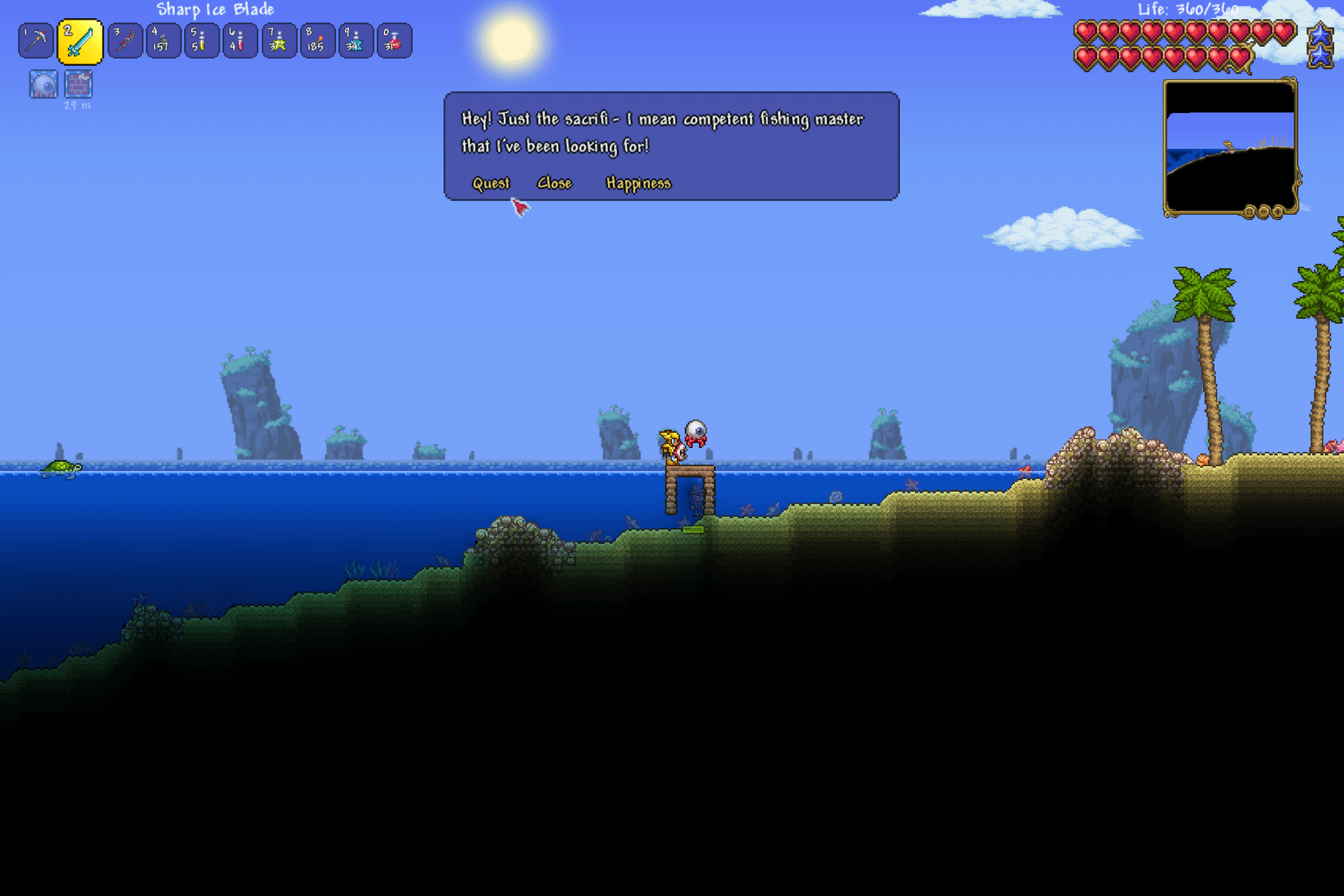
Task: Select the torch stack of 185
Action: [317, 41]
